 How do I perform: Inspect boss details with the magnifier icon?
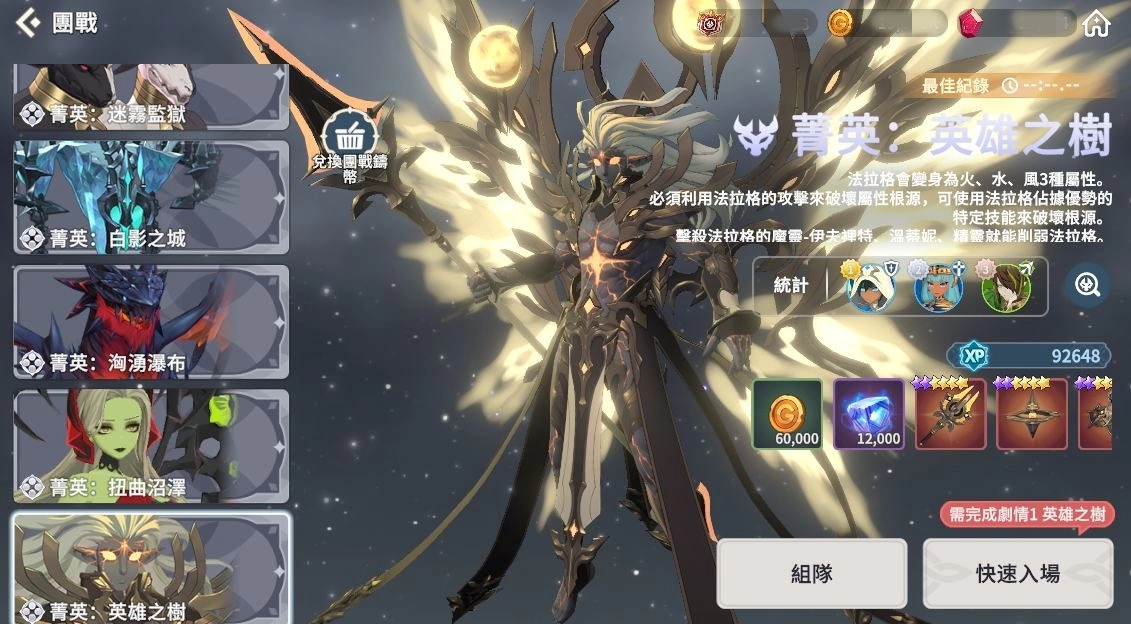[1087, 285]
